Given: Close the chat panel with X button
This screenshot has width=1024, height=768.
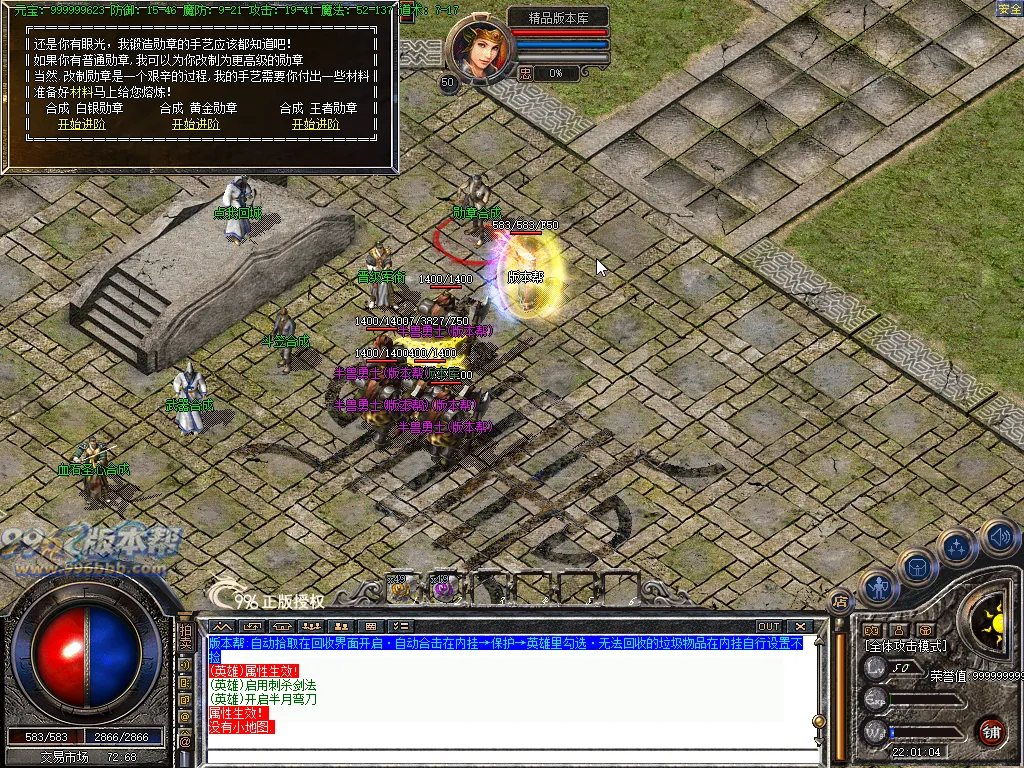Looking at the screenshot, I should (800, 627).
